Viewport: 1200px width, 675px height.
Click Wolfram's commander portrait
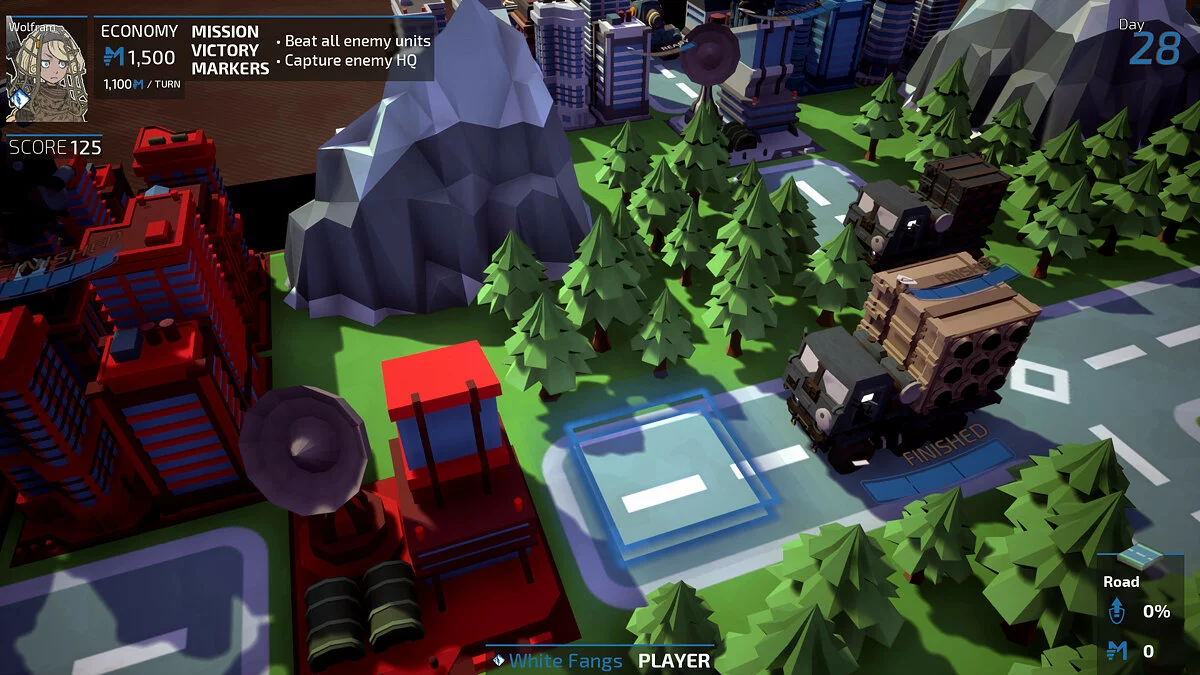(47, 69)
